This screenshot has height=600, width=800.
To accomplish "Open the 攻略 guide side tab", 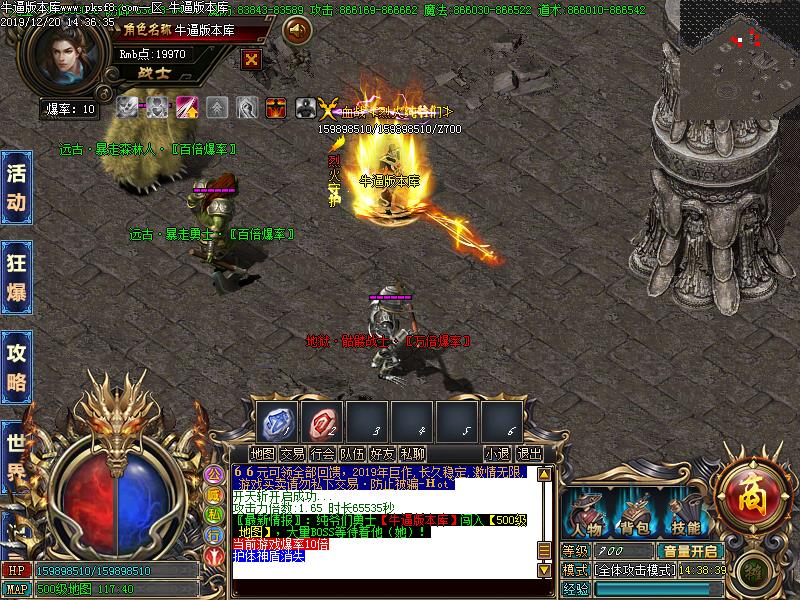I will 16,367.
